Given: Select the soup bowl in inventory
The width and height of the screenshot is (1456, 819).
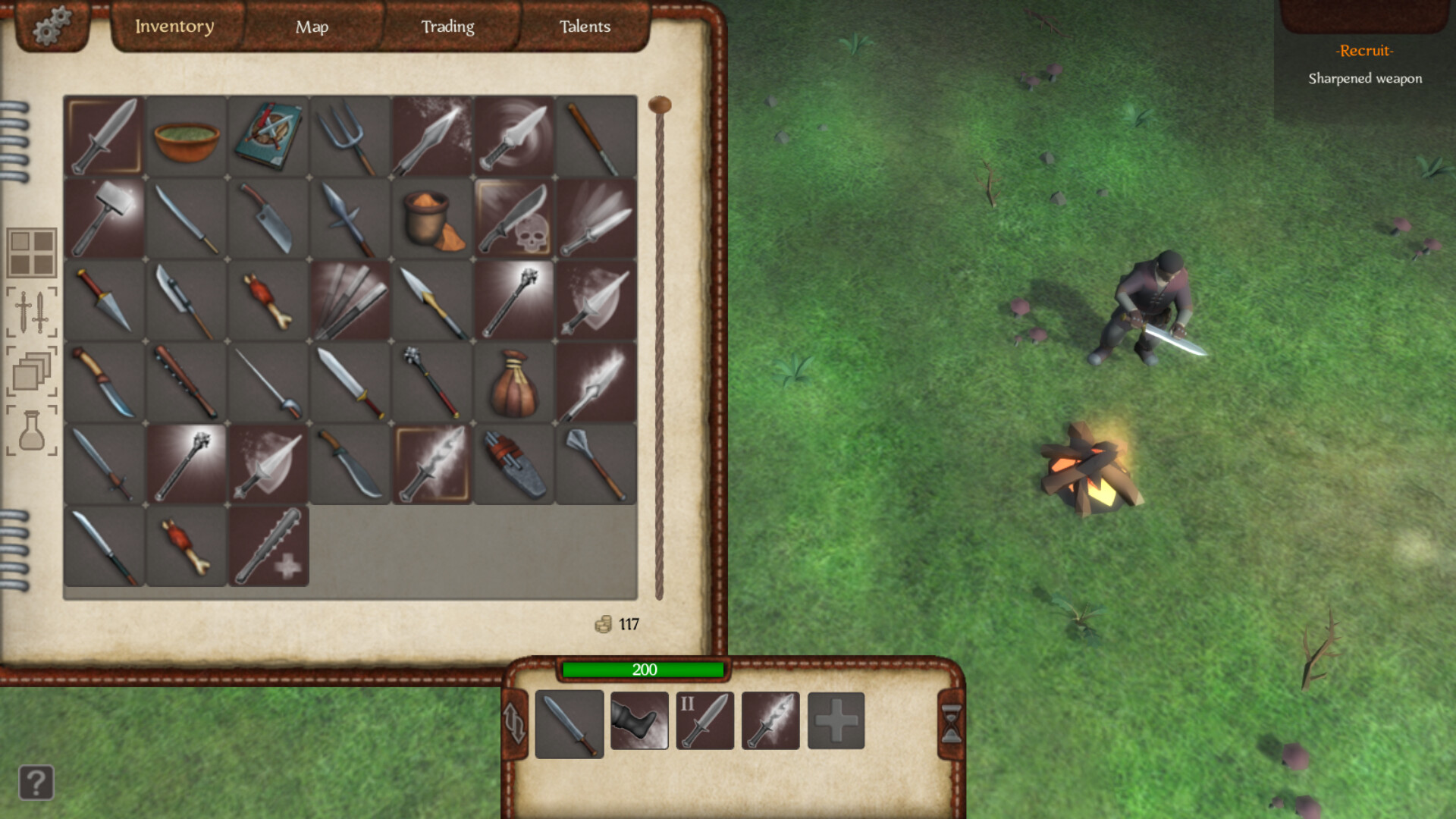Looking at the screenshot, I should (x=186, y=136).
